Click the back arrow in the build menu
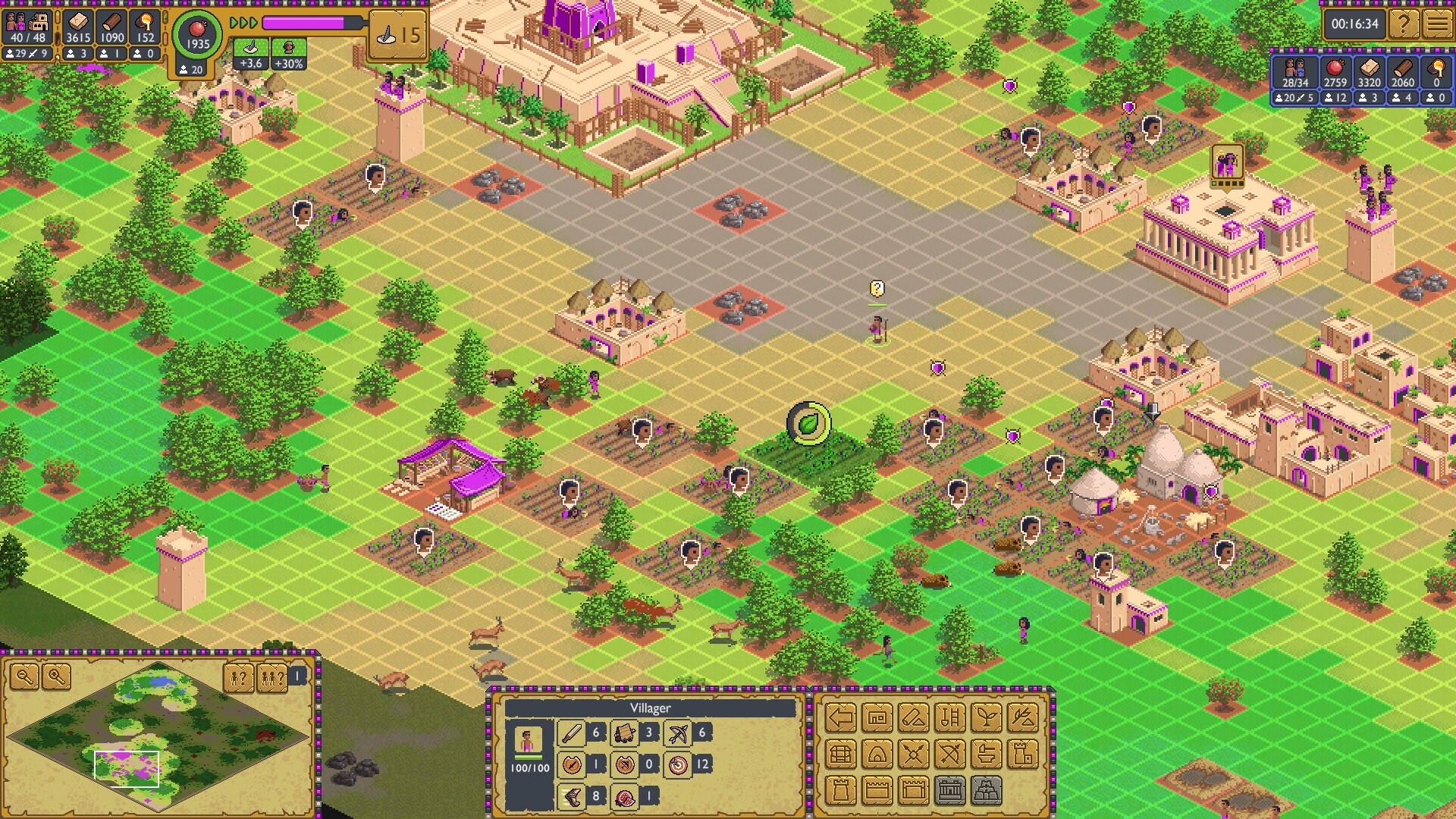 click(x=840, y=717)
